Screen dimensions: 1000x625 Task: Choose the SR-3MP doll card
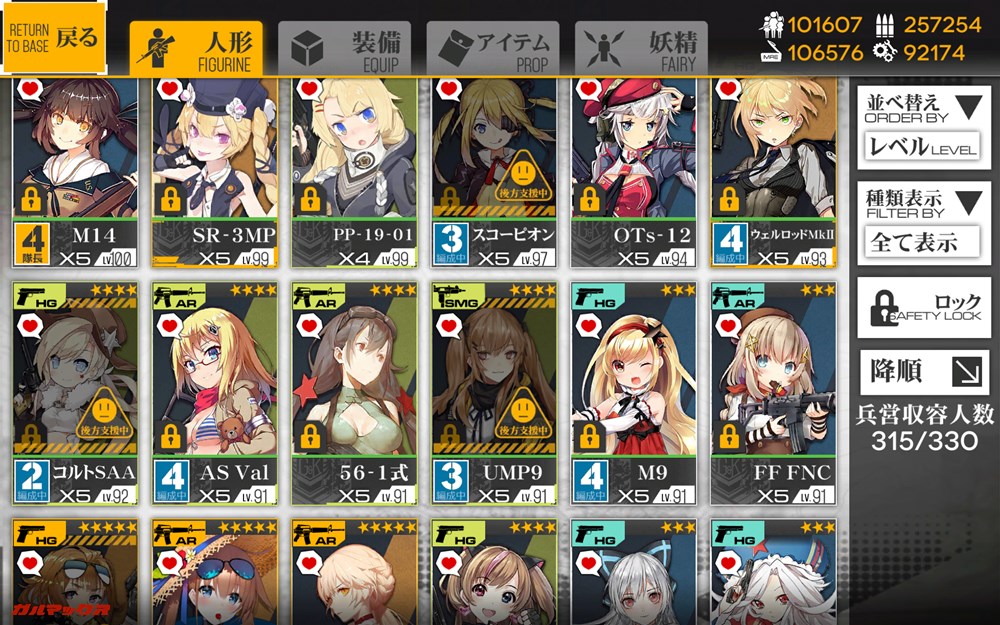click(215, 170)
